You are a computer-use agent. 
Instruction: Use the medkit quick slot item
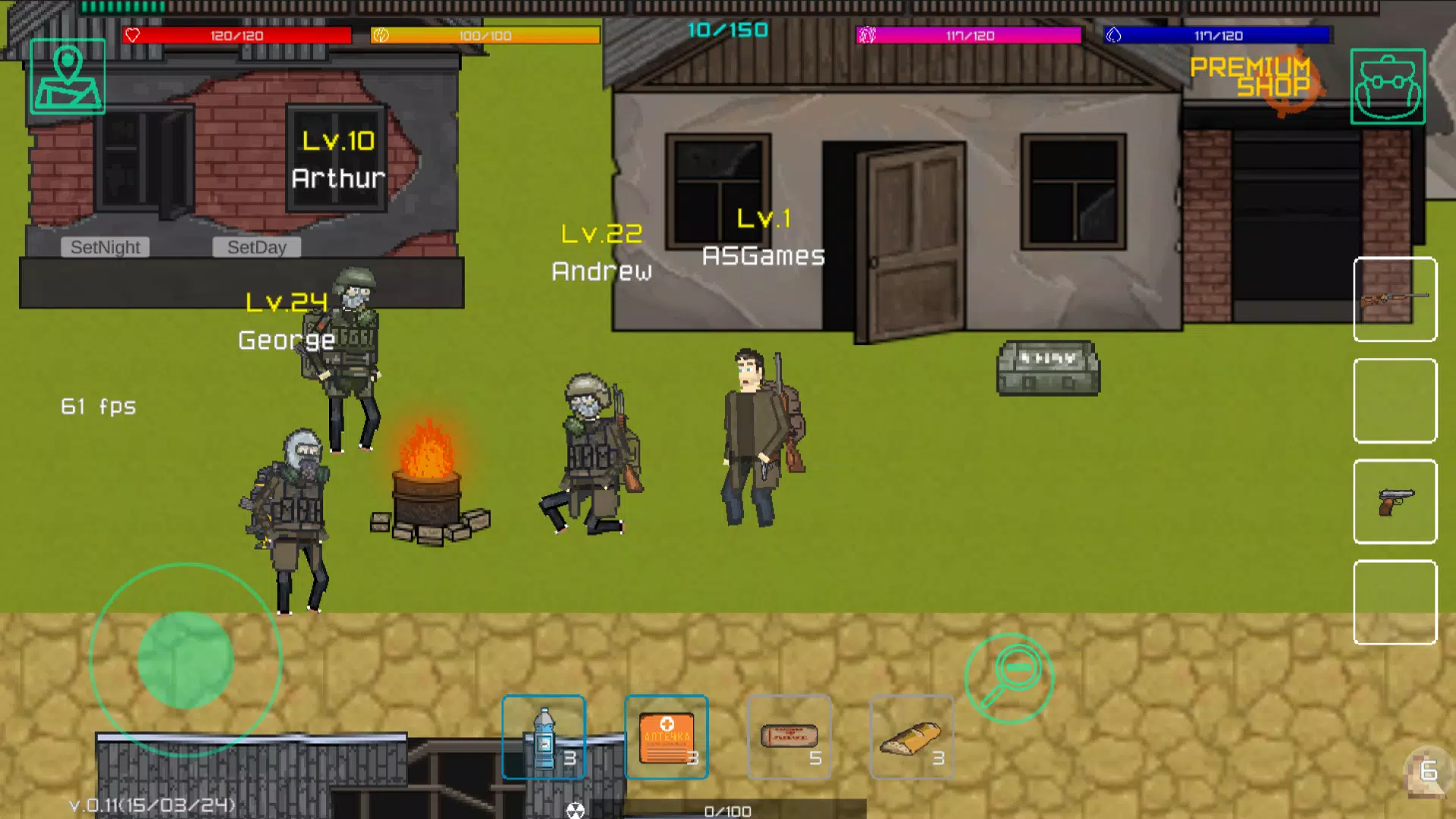[x=666, y=736]
